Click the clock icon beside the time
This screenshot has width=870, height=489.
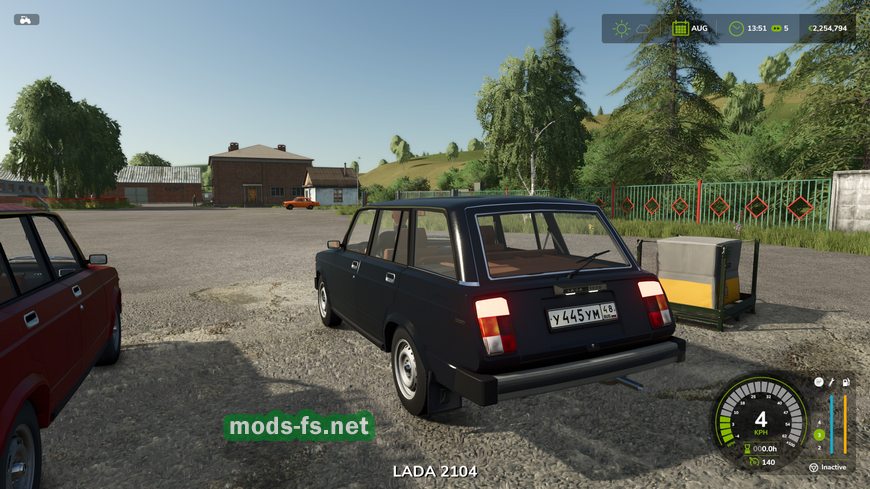(x=736, y=28)
